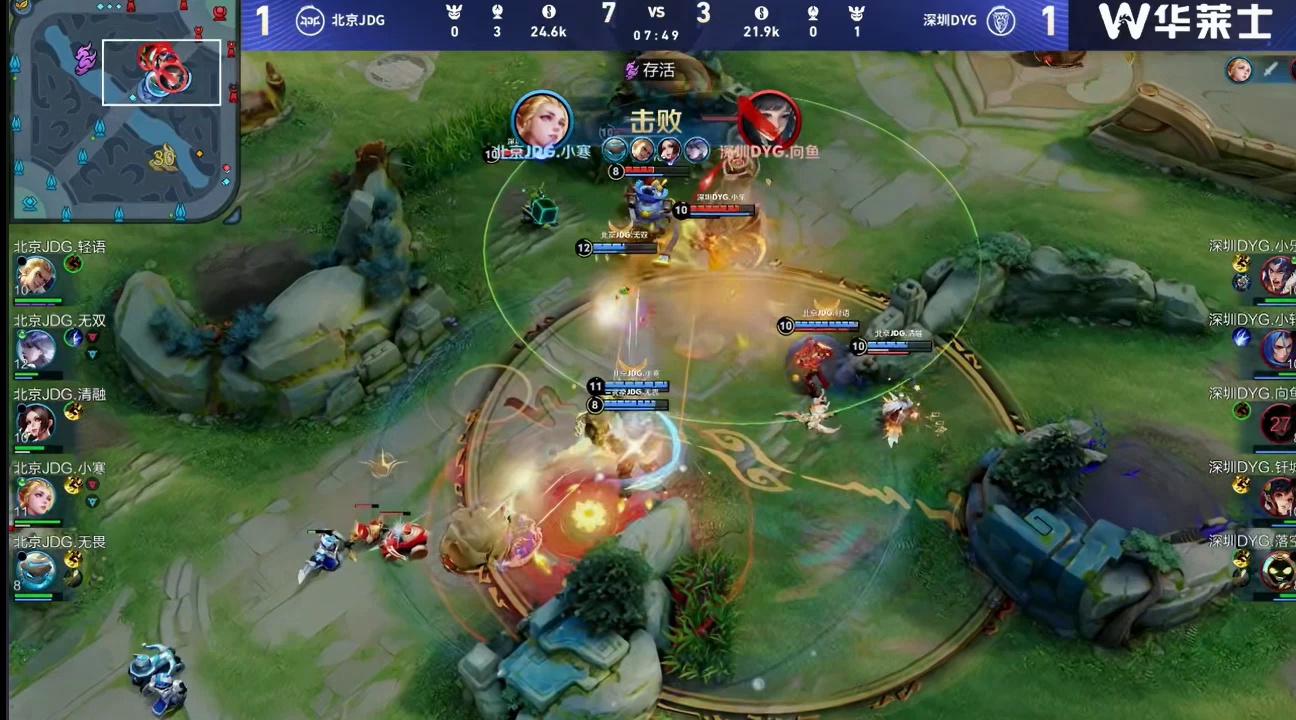1296x720 pixels.
Task: Select 北京JDG.无畏's hero portrait
Action: tap(36, 570)
